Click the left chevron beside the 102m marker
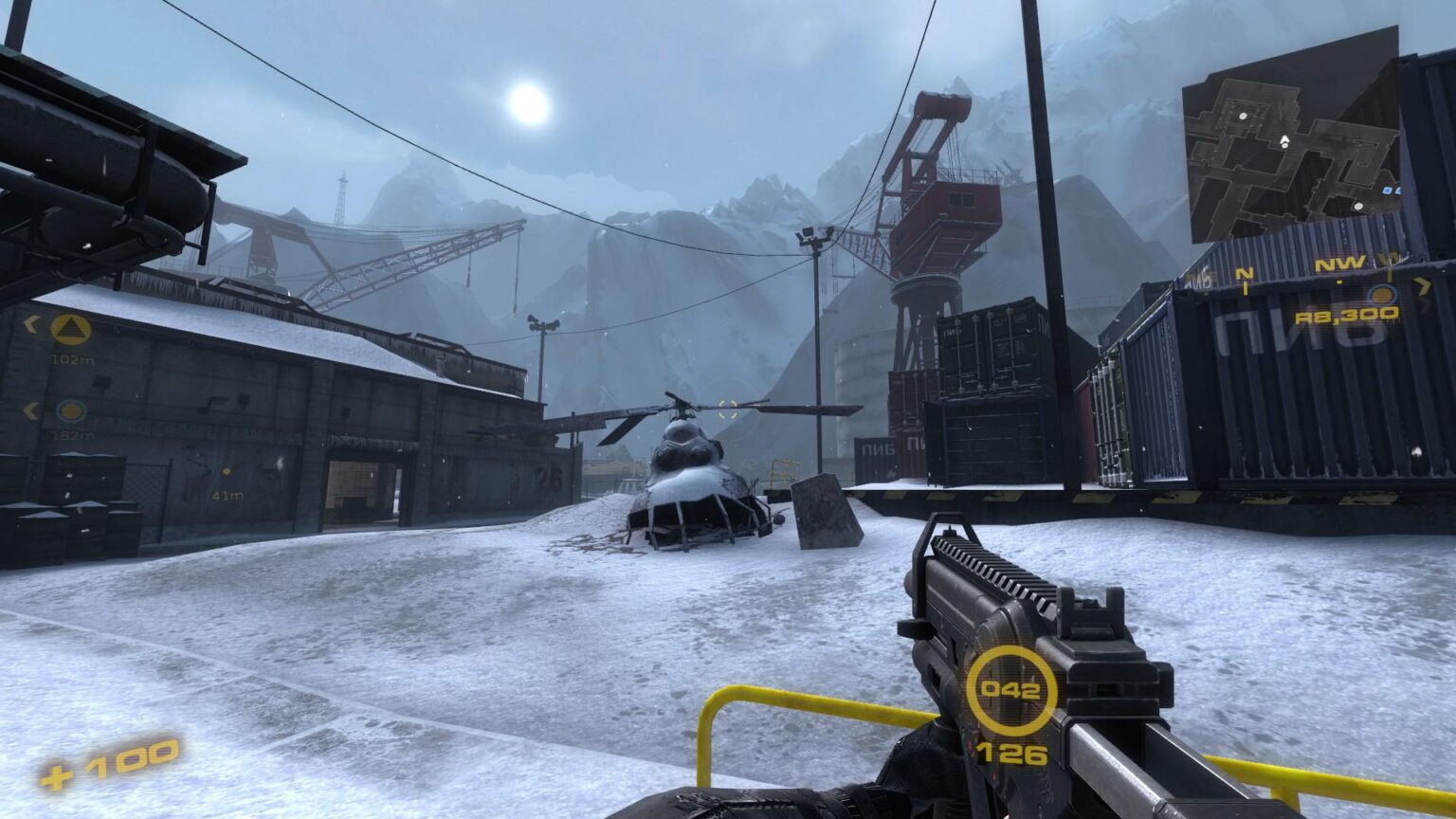 click(30, 325)
